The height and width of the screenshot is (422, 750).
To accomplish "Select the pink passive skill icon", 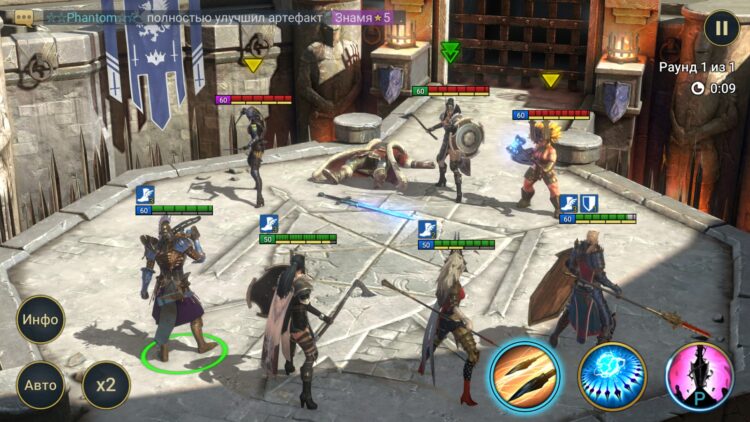I will point(699,377).
